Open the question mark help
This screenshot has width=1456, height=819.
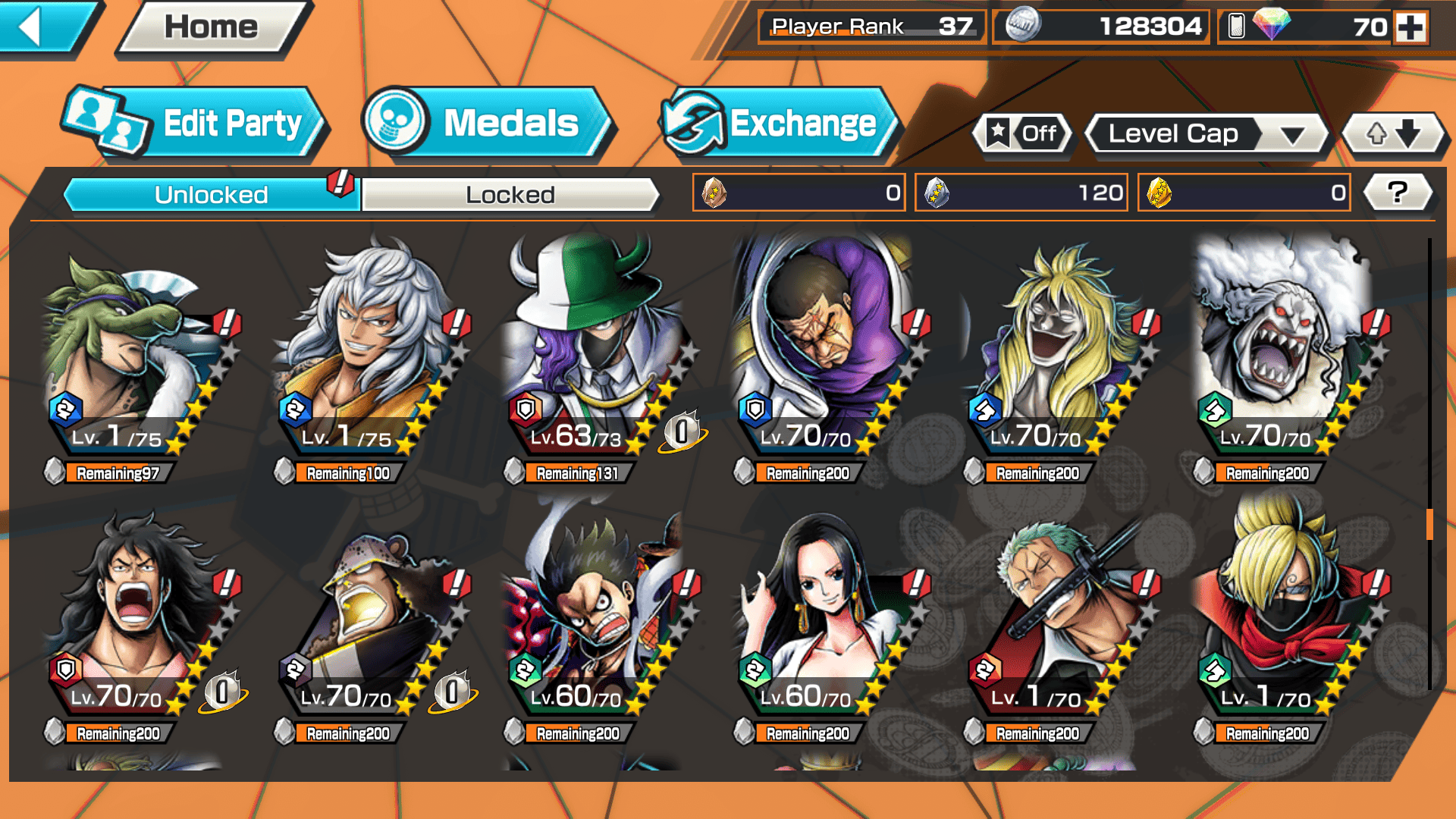click(x=1397, y=193)
